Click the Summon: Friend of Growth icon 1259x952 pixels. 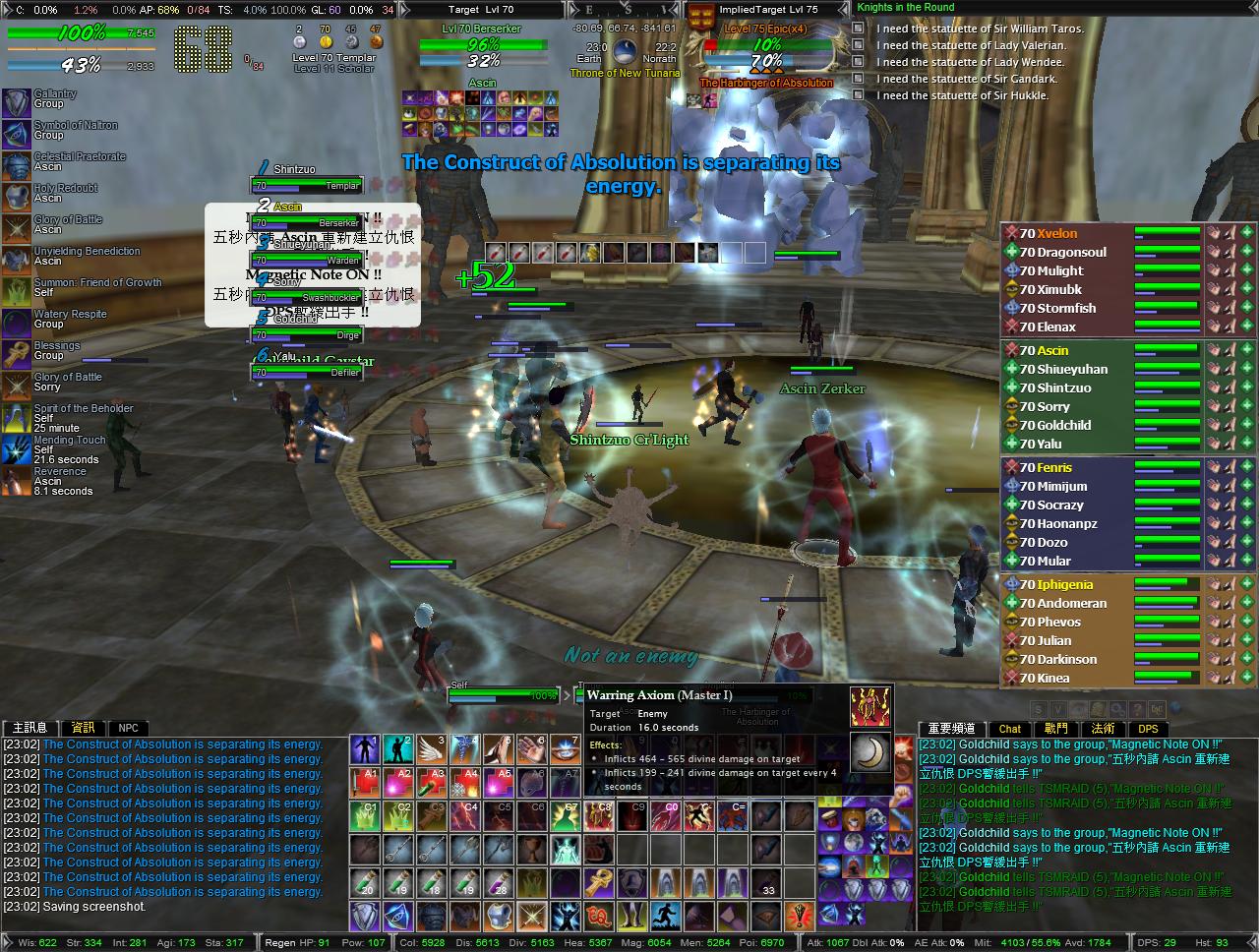[16, 289]
